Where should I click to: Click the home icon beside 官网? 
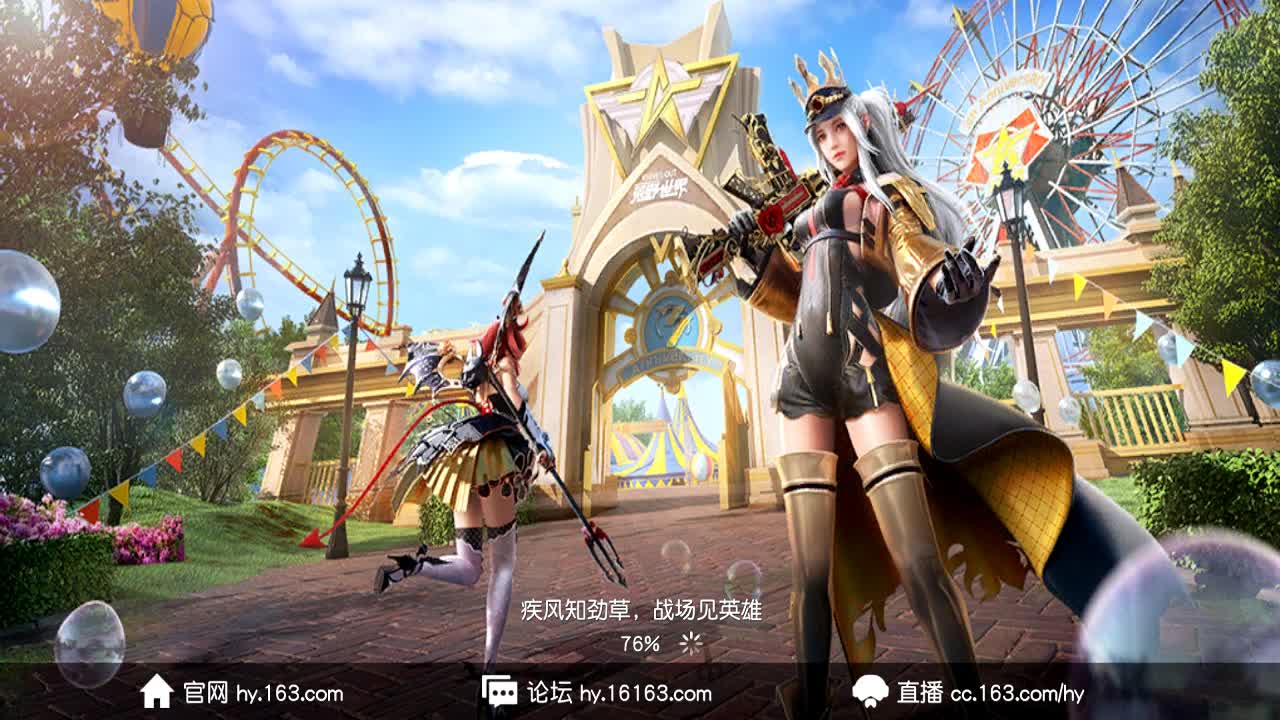(x=157, y=690)
